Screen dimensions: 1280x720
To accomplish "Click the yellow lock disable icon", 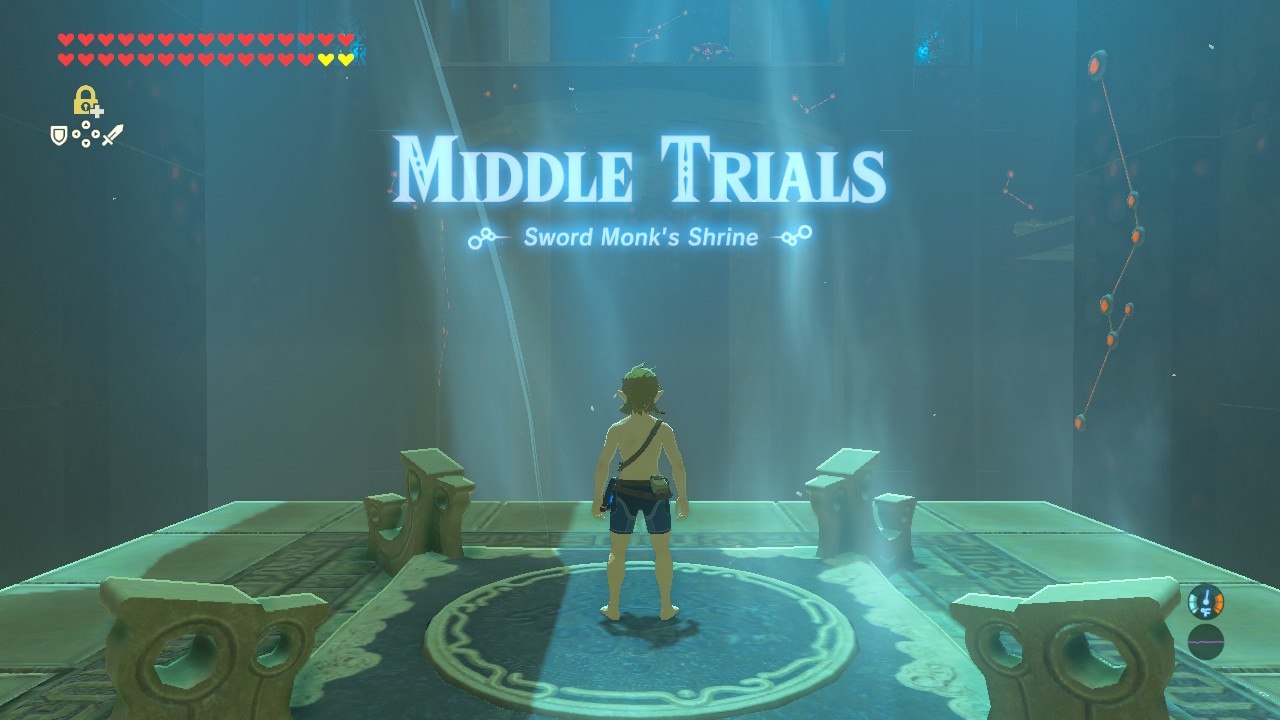I will pyautogui.click(x=84, y=99).
